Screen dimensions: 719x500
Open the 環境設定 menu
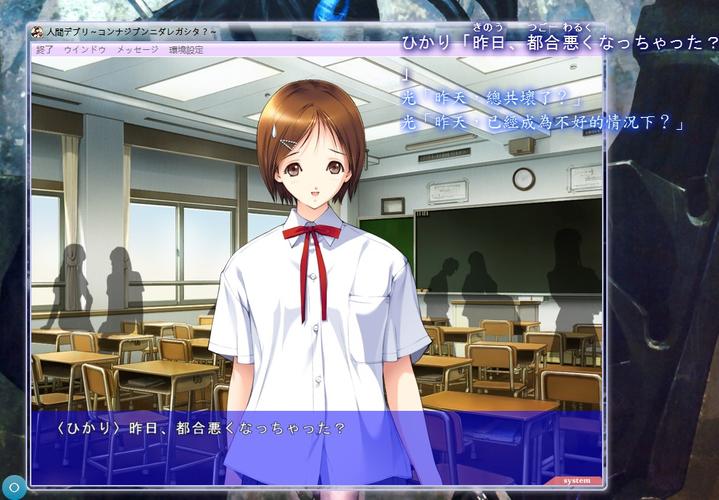186,49
